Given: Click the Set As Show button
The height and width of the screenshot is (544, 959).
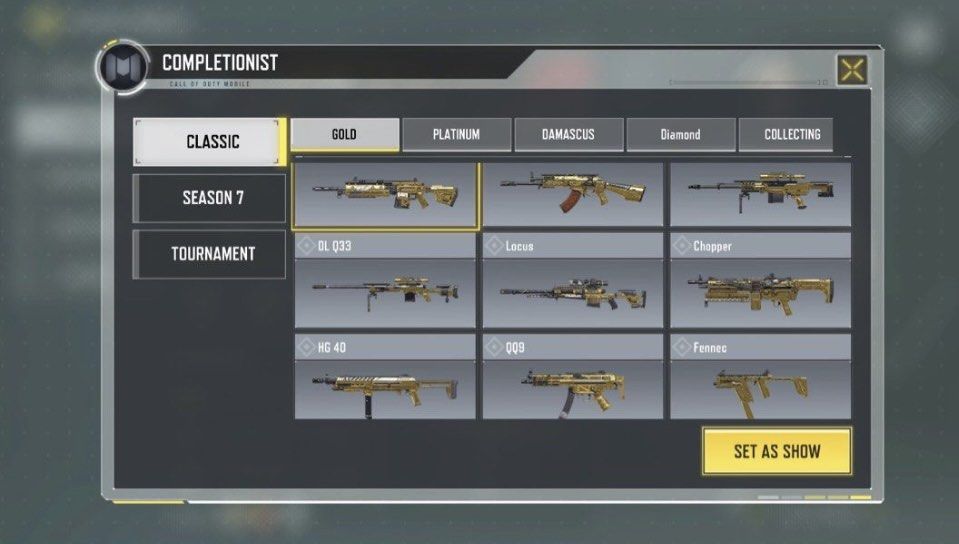Looking at the screenshot, I should (776, 451).
